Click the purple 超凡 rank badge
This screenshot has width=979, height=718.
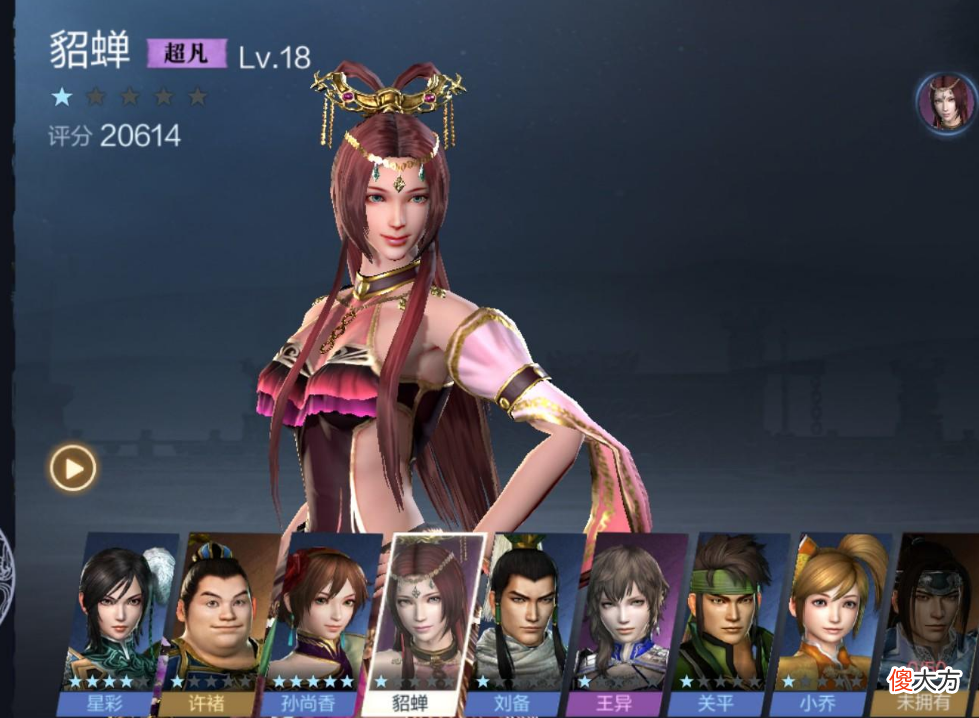click(187, 53)
